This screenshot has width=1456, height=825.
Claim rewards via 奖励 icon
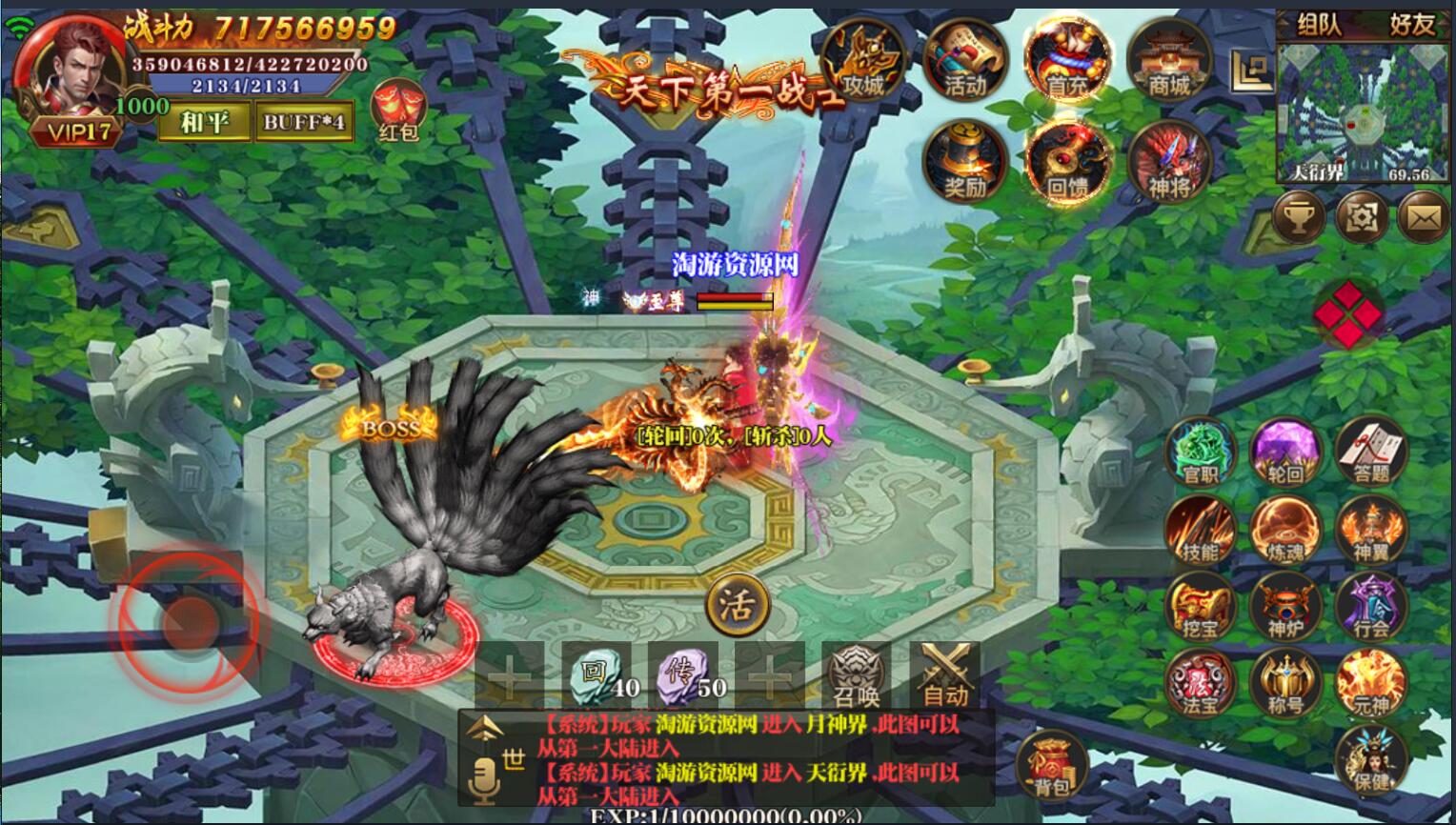965,162
